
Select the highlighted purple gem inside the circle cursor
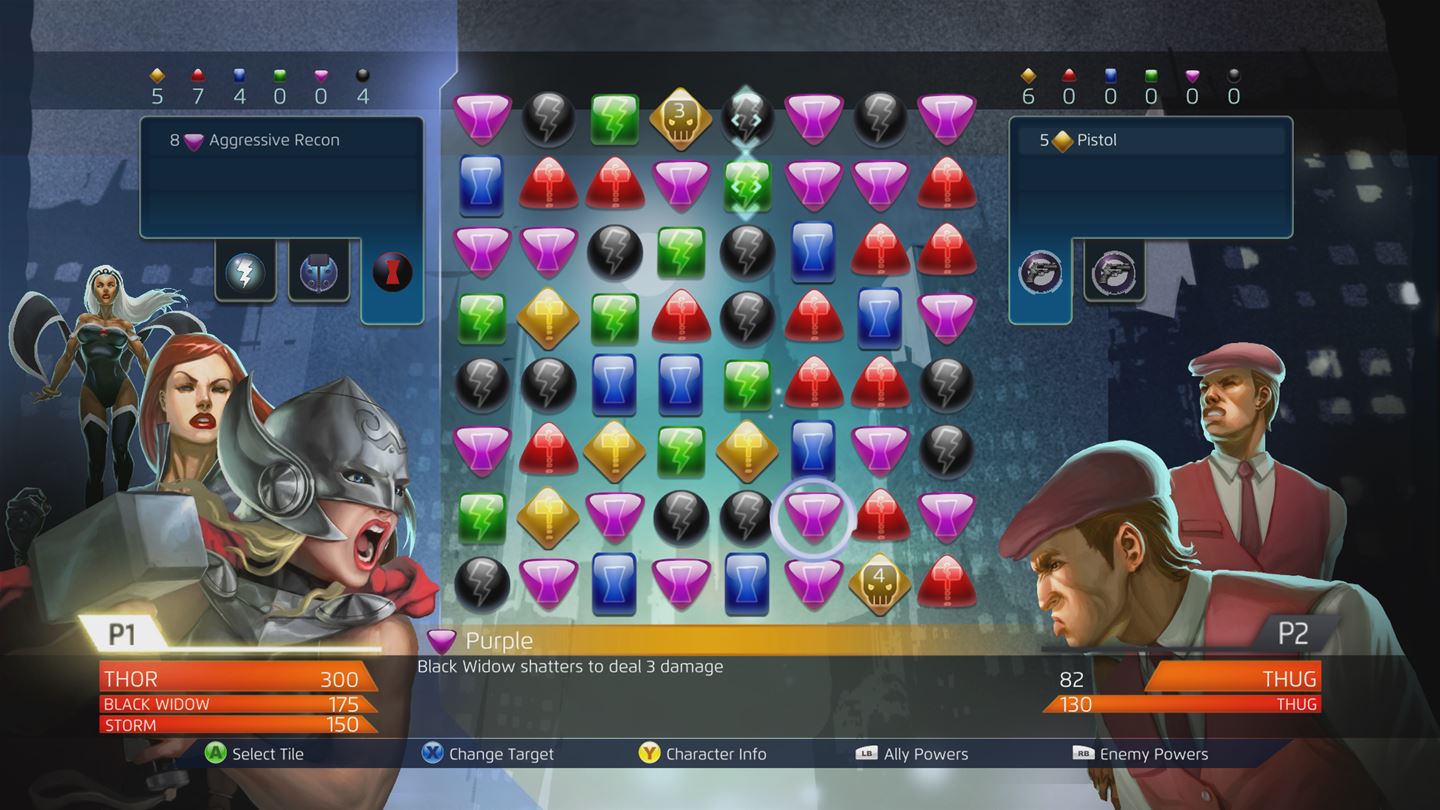click(x=813, y=518)
